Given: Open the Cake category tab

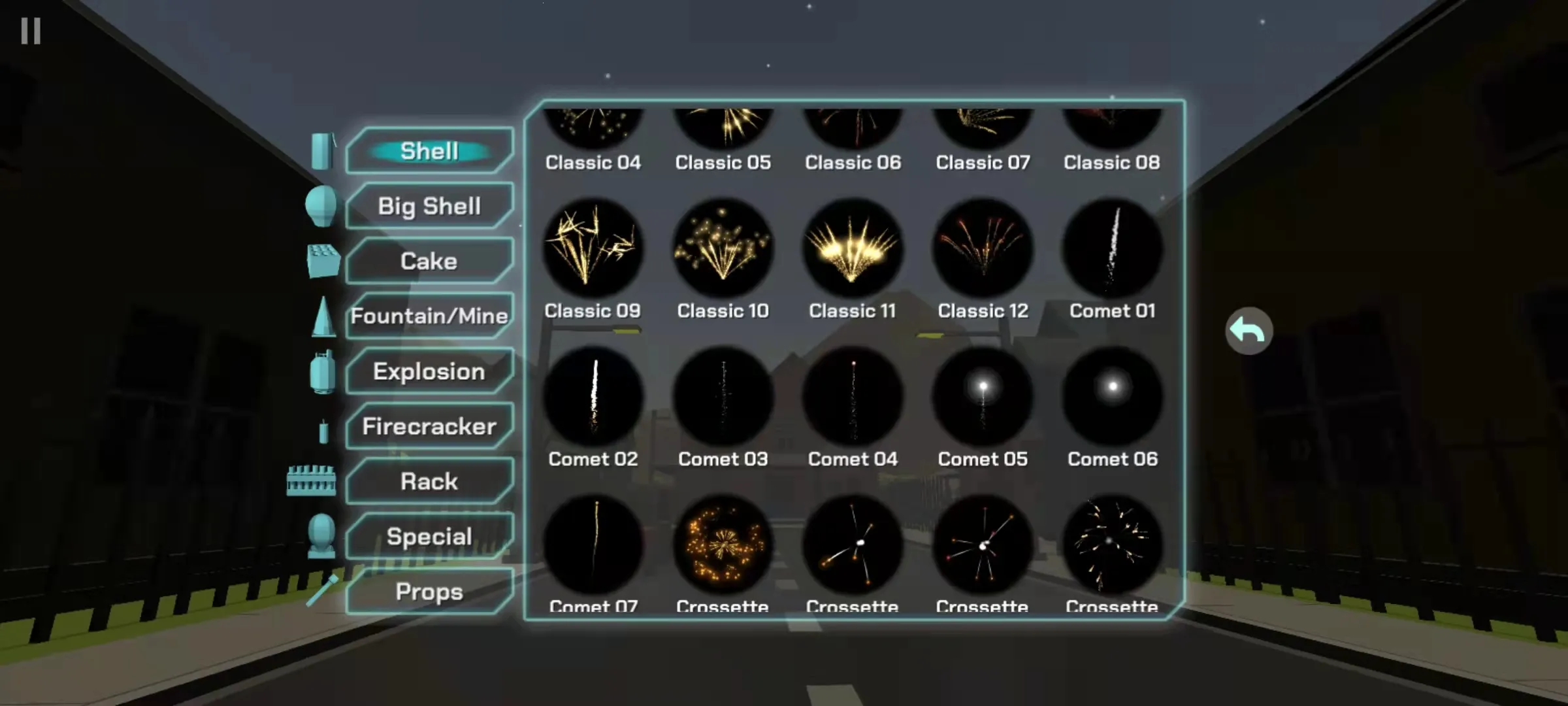Looking at the screenshot, I should click(429, 261).
